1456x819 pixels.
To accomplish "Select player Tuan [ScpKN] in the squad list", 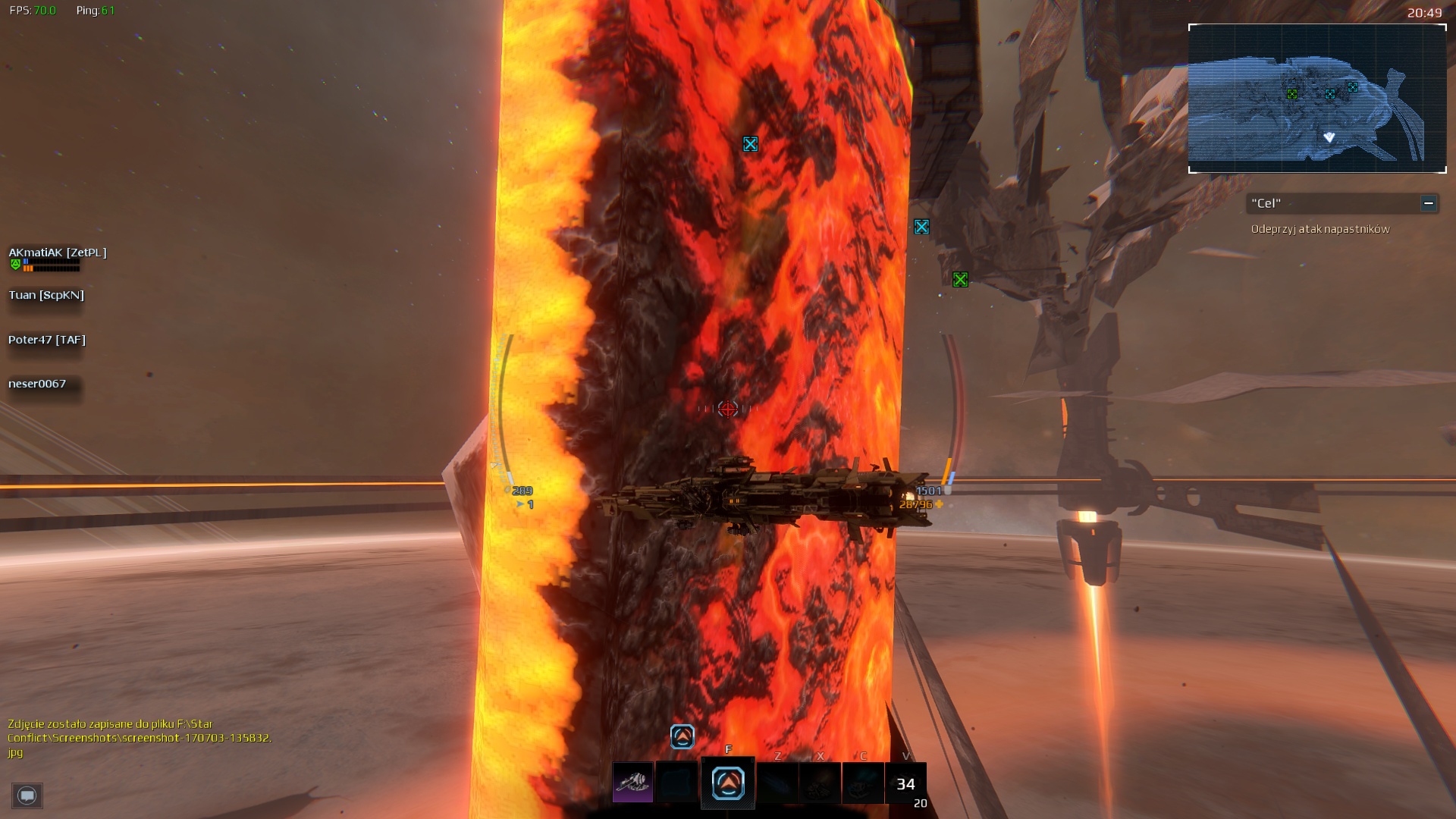I will [x=47, y=295].
